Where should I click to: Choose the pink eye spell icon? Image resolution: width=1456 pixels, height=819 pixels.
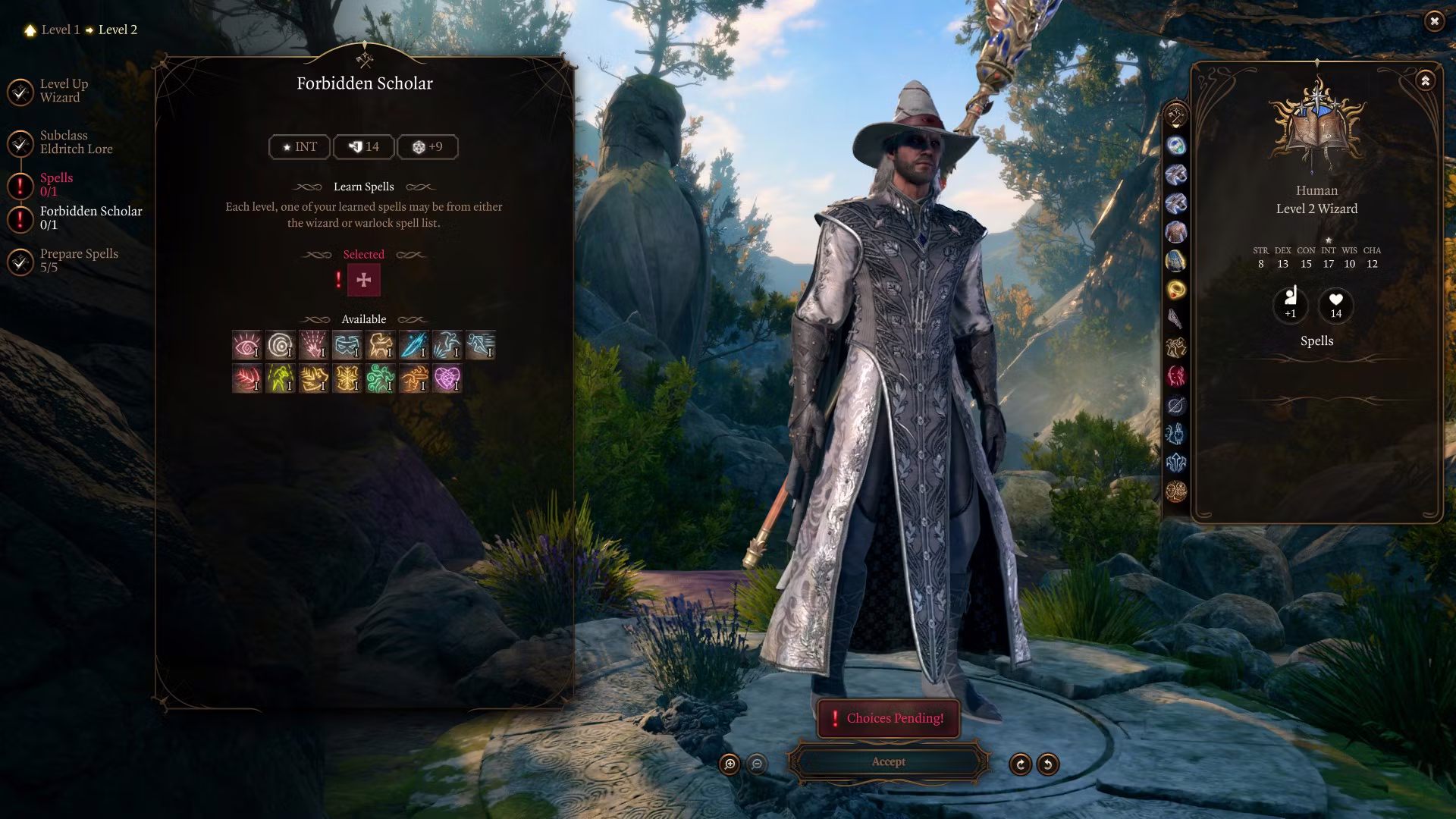246,345
